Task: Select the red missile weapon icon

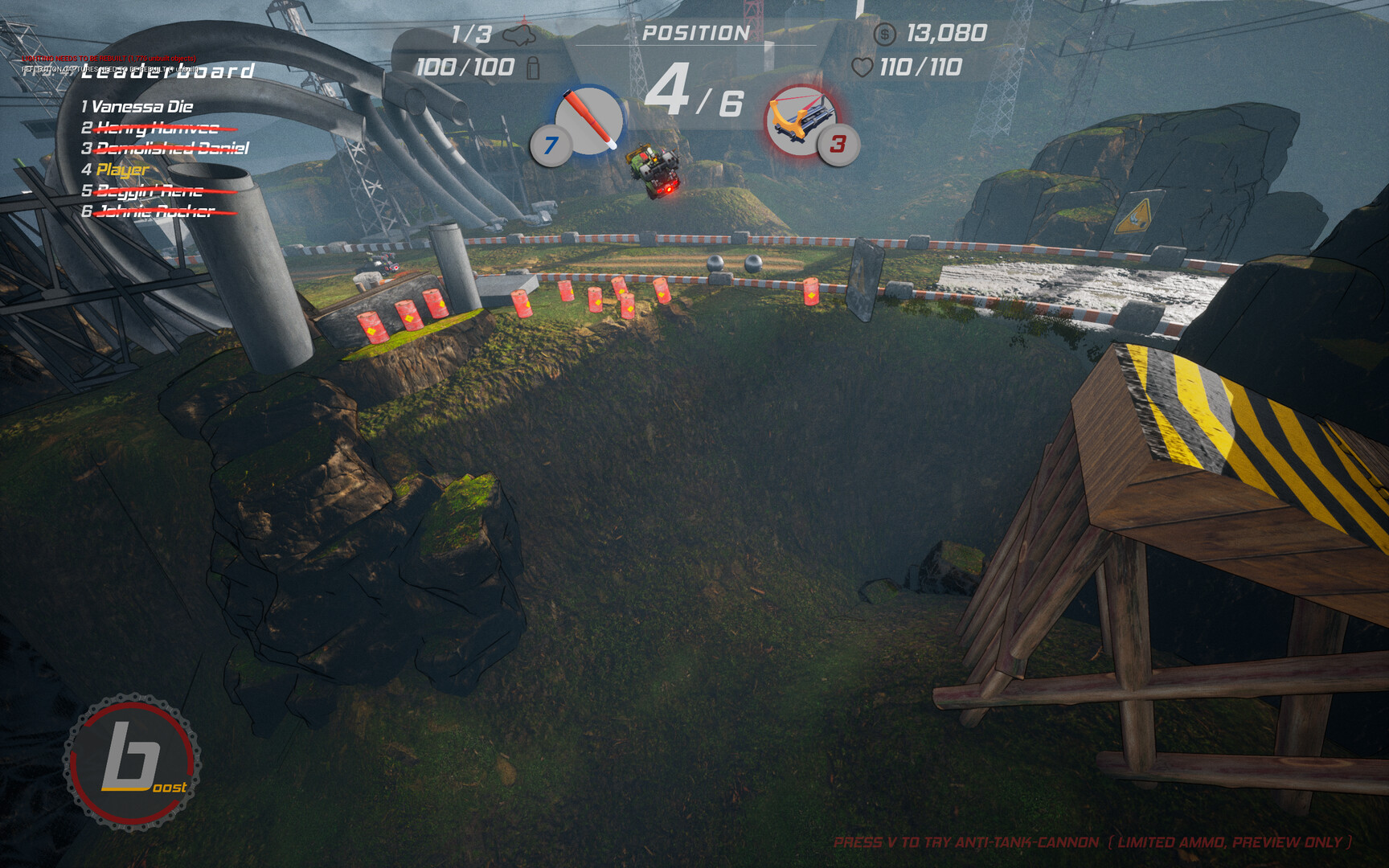Action: [x=589, y=120]
